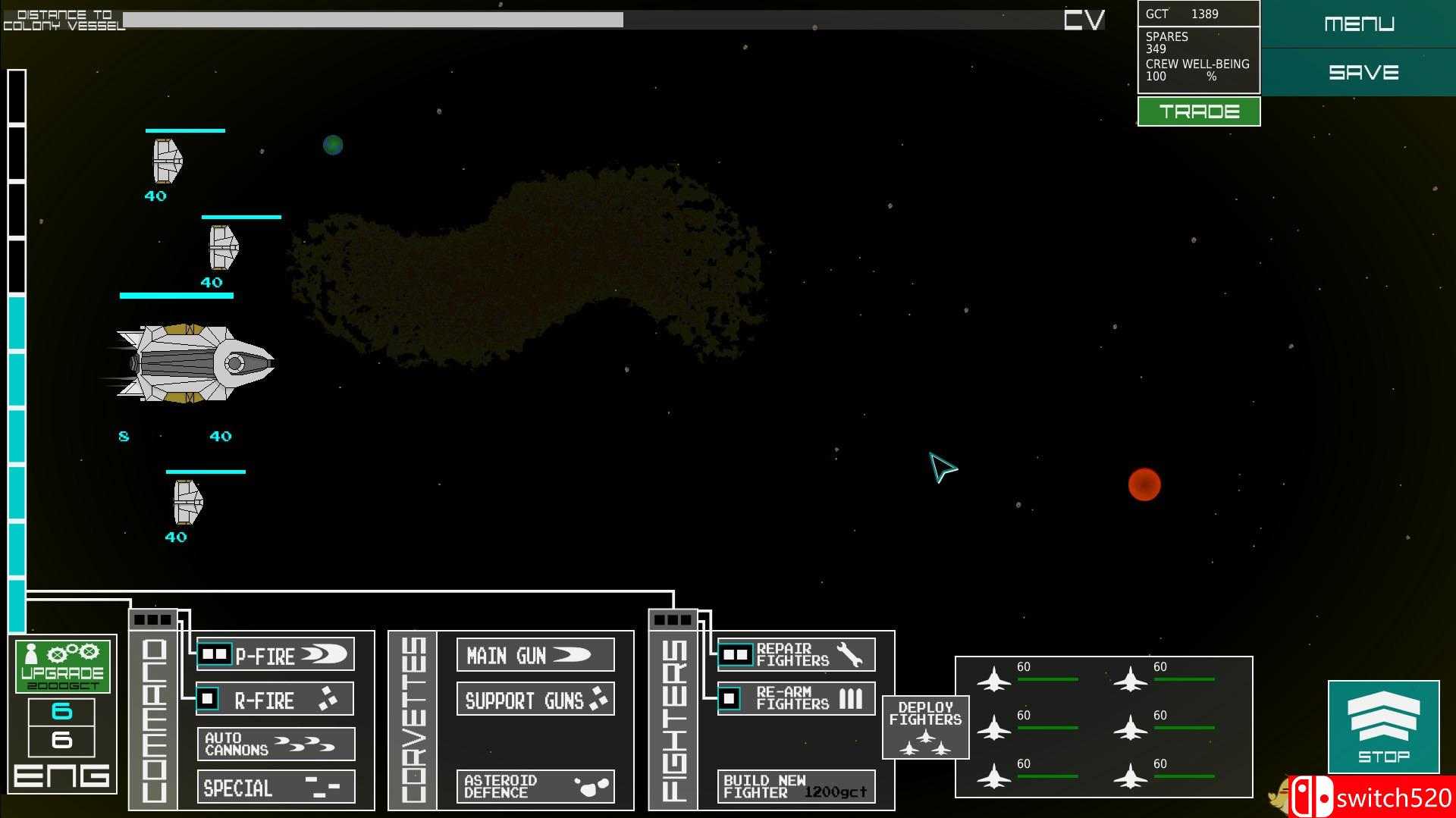Activate the corvette Support Guns
The width and height of the screenshot is (1456, 818).
535,699
